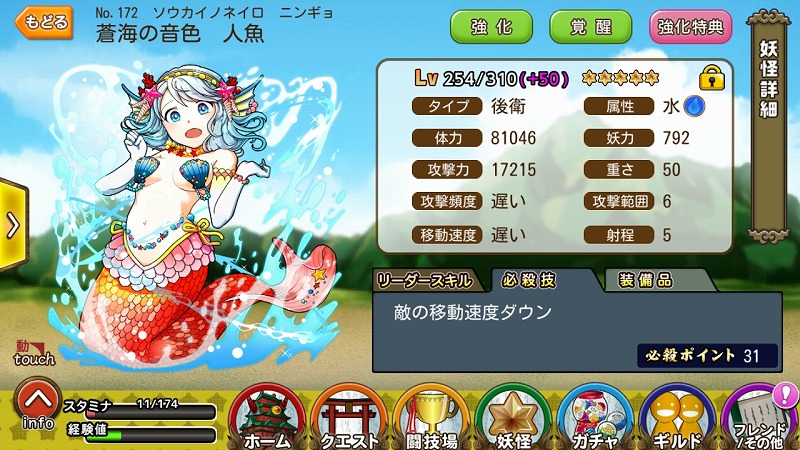This screenshot has width=800, height=450.
Task: Tap the 覚醒 awakening button
Action: pyautogui.click(x=590, y=27)
